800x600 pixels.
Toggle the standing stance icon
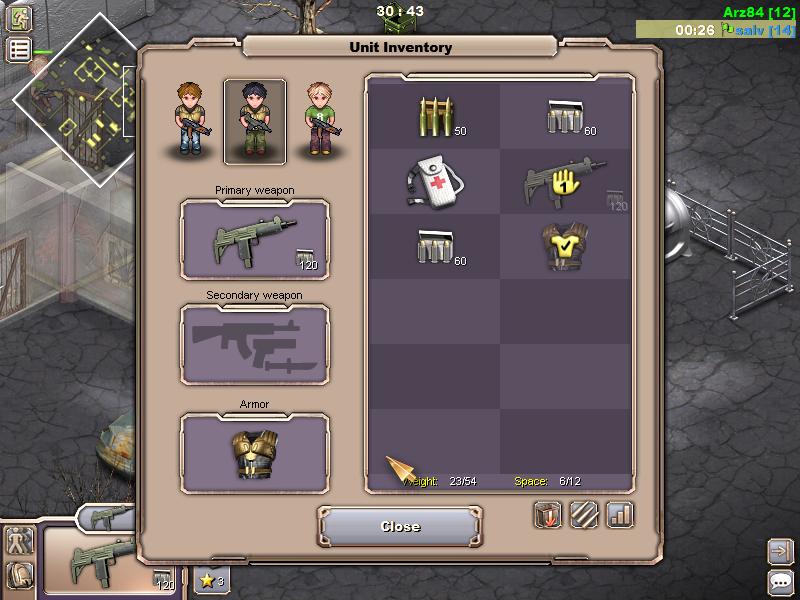(x=19, y=541)
